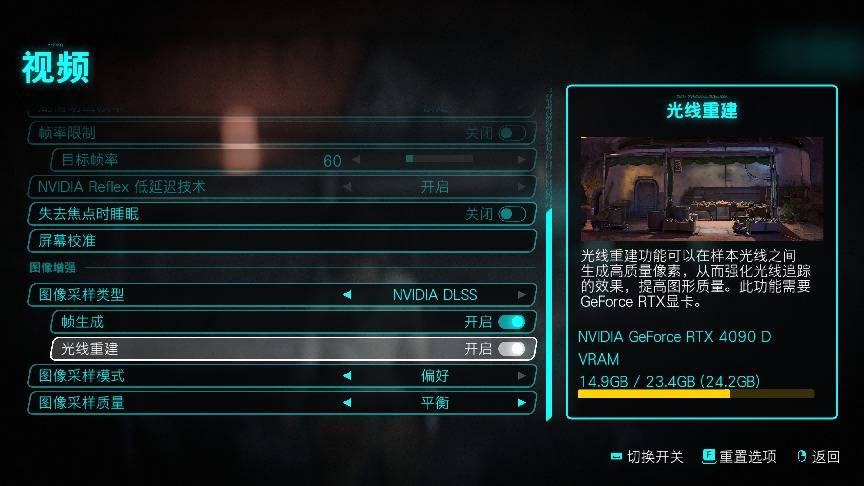Toggle the 帧生成 switch
Screen dimensions: 864x486
click(511, 322)
